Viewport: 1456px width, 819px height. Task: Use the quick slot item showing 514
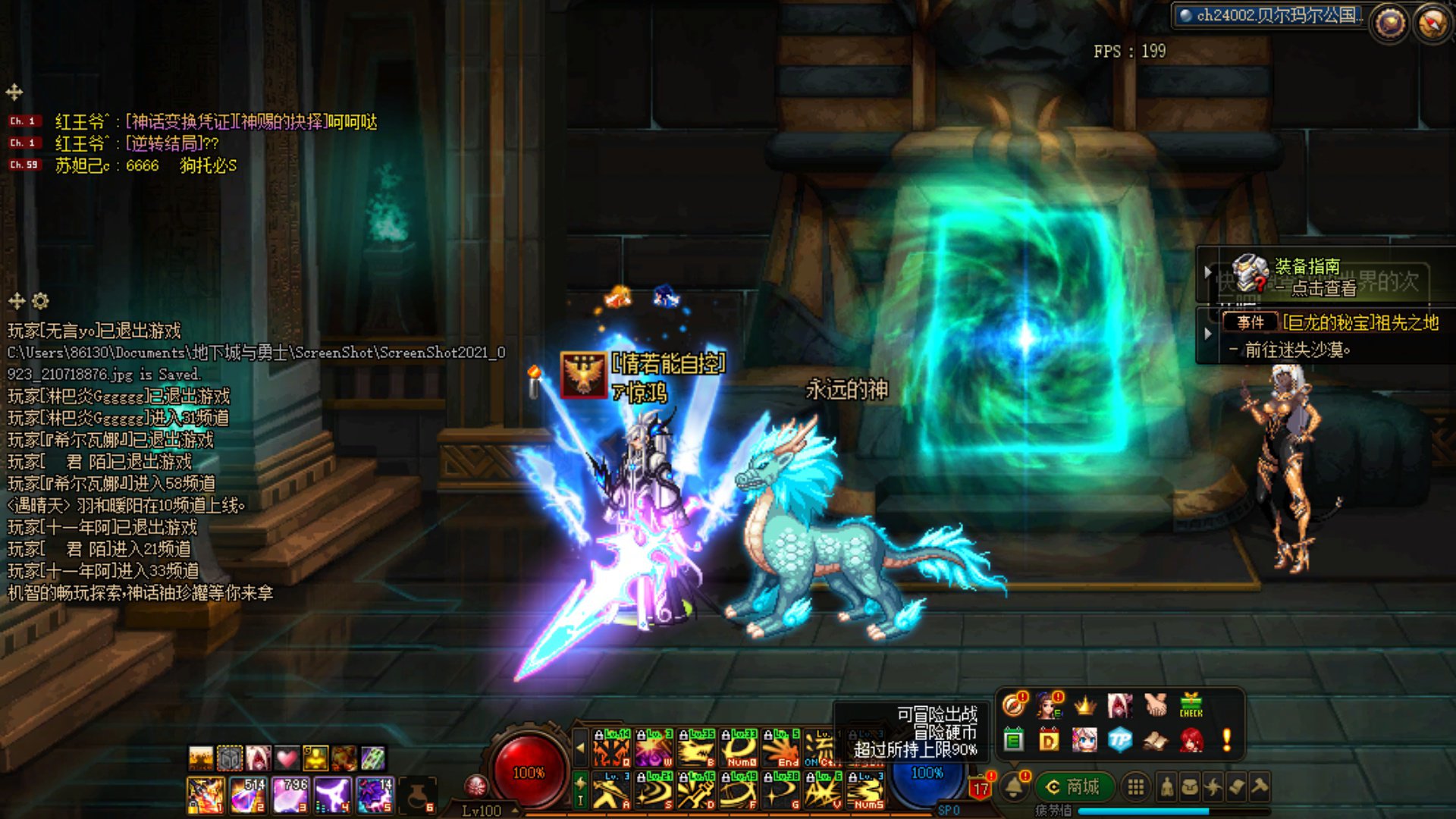[247, 795]
